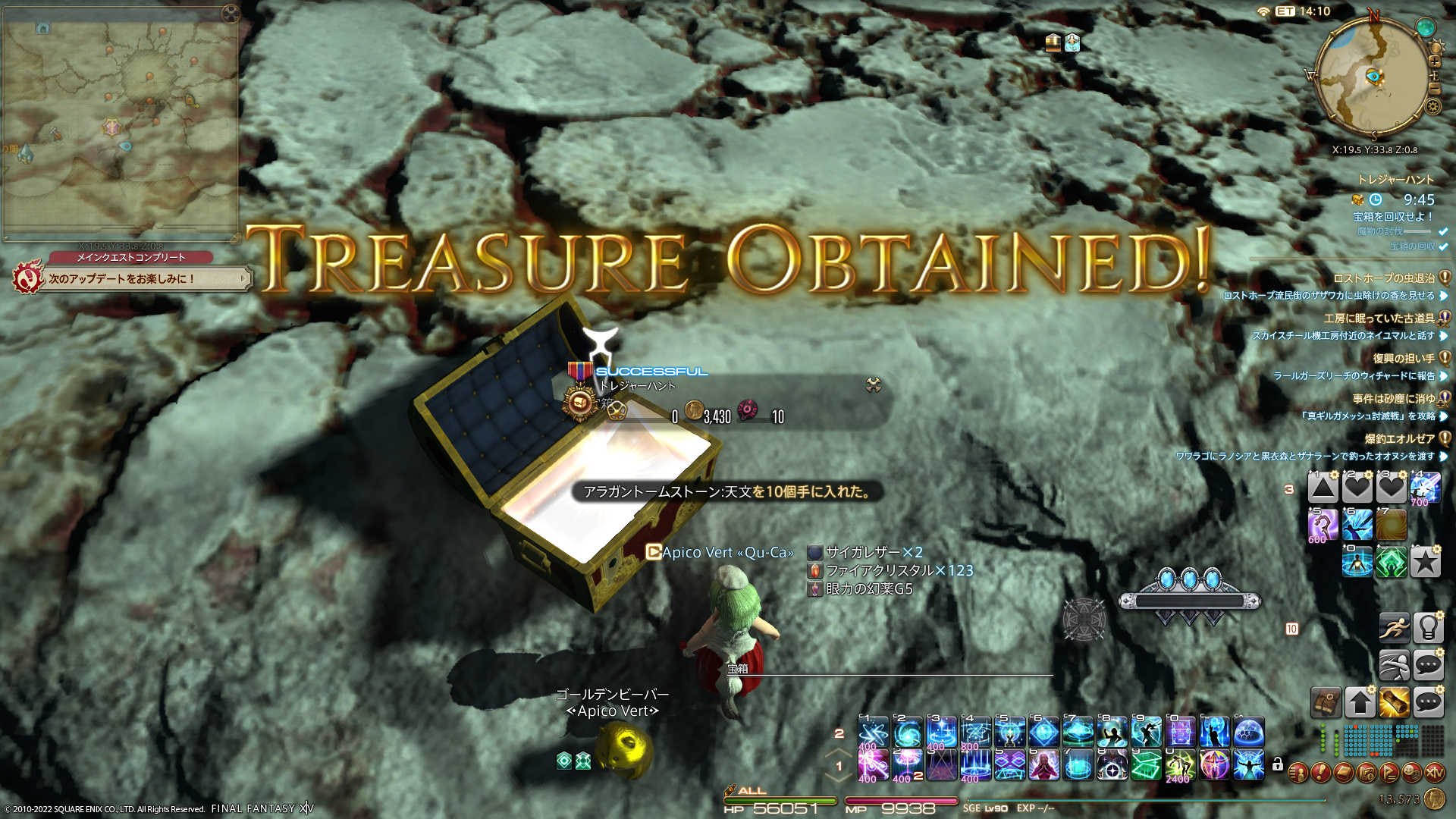This screenshot has width=1456, height=819.
Task: Use the glowing scroll item icon
Action: pyautogui.click(x=1394, y=702)
